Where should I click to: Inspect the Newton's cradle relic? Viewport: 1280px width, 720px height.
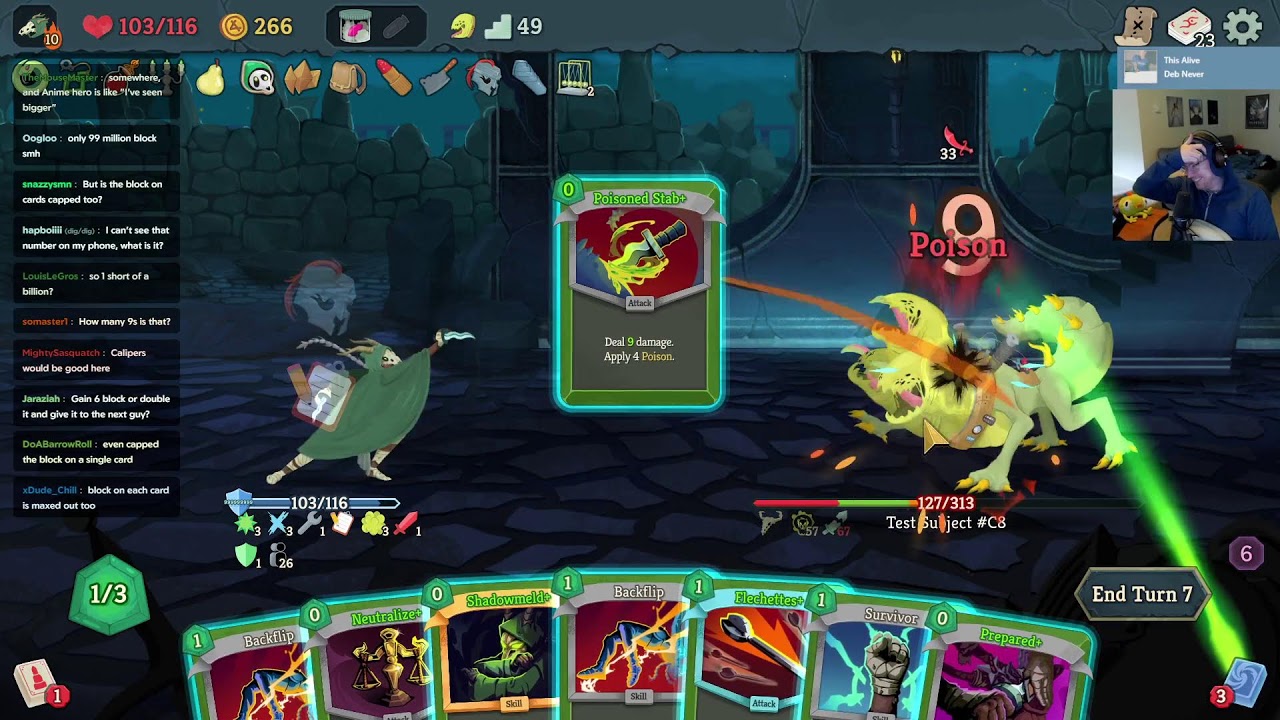coord(574,78)
